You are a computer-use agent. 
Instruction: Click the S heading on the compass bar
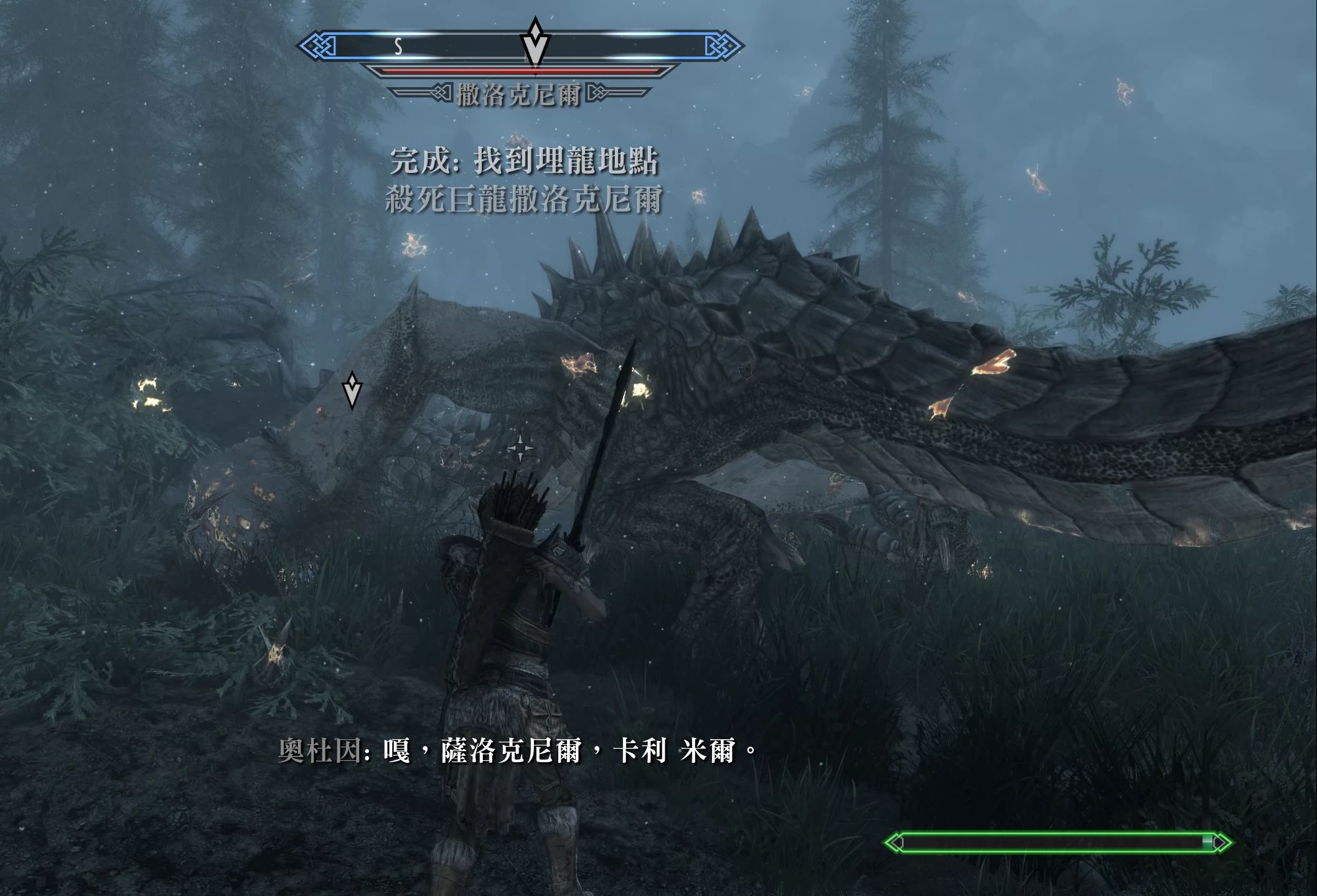pyautogui.click(x=398, y=47)
